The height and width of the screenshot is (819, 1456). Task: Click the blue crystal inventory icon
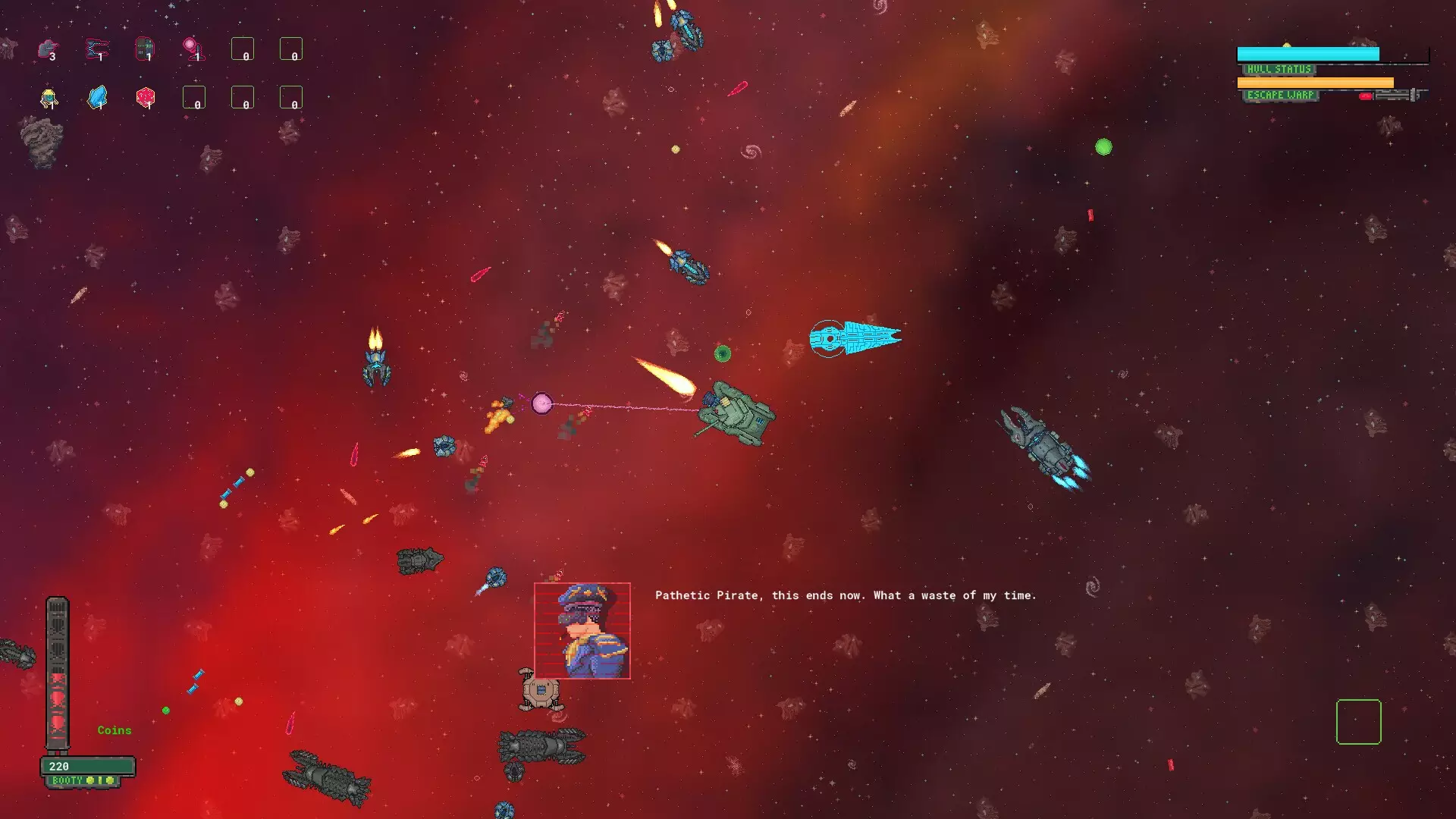(x=97, y=96)
